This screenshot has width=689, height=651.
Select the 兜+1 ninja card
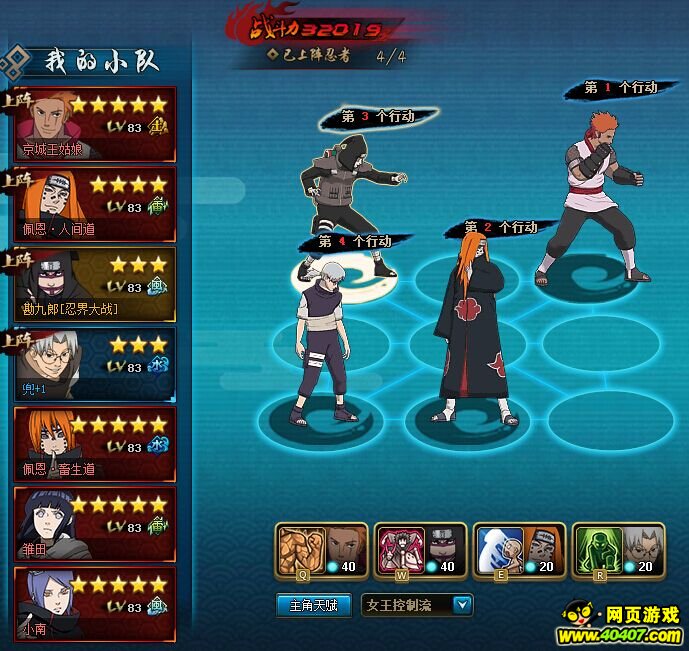click(95, 365)
